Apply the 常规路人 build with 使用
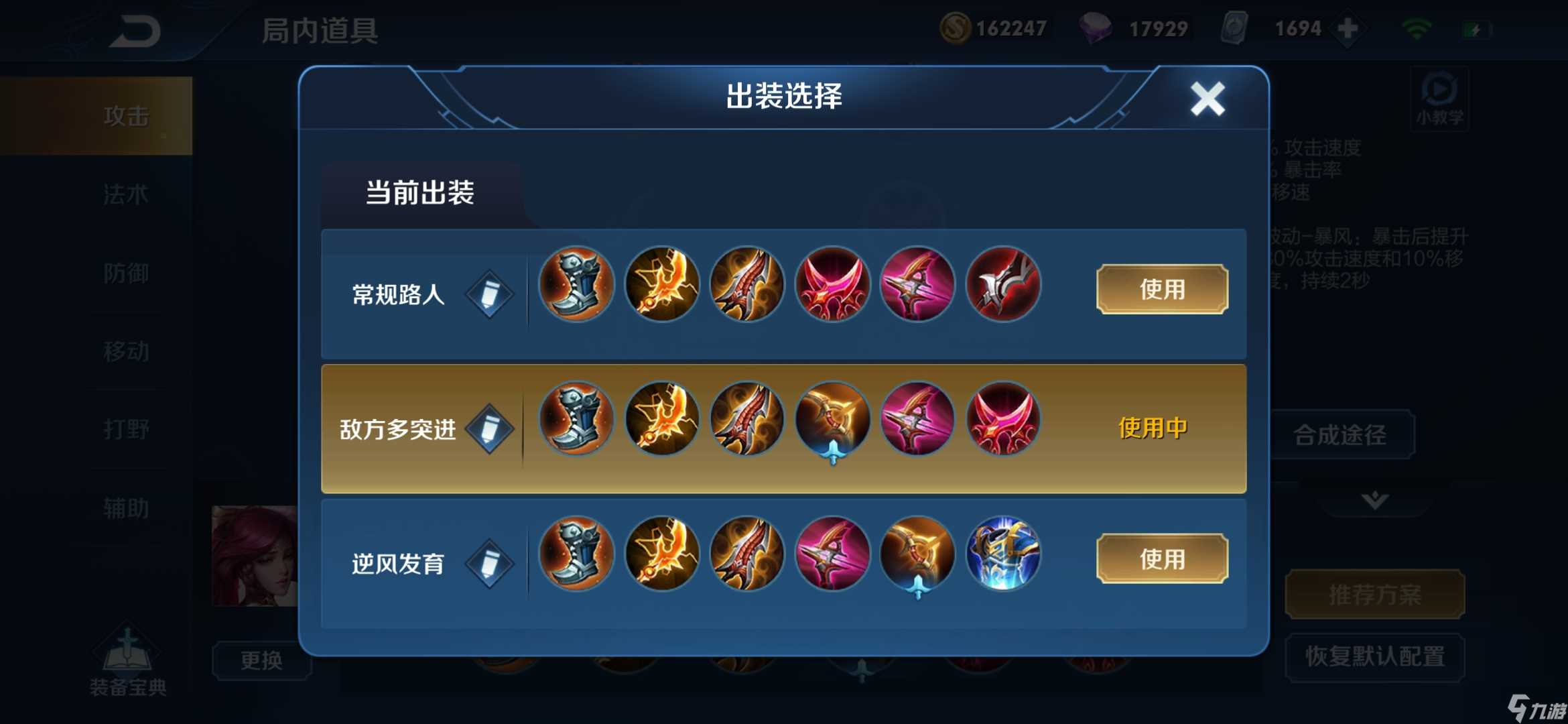This screenshot has width=1568, height=724. [x=1161, y=290]
